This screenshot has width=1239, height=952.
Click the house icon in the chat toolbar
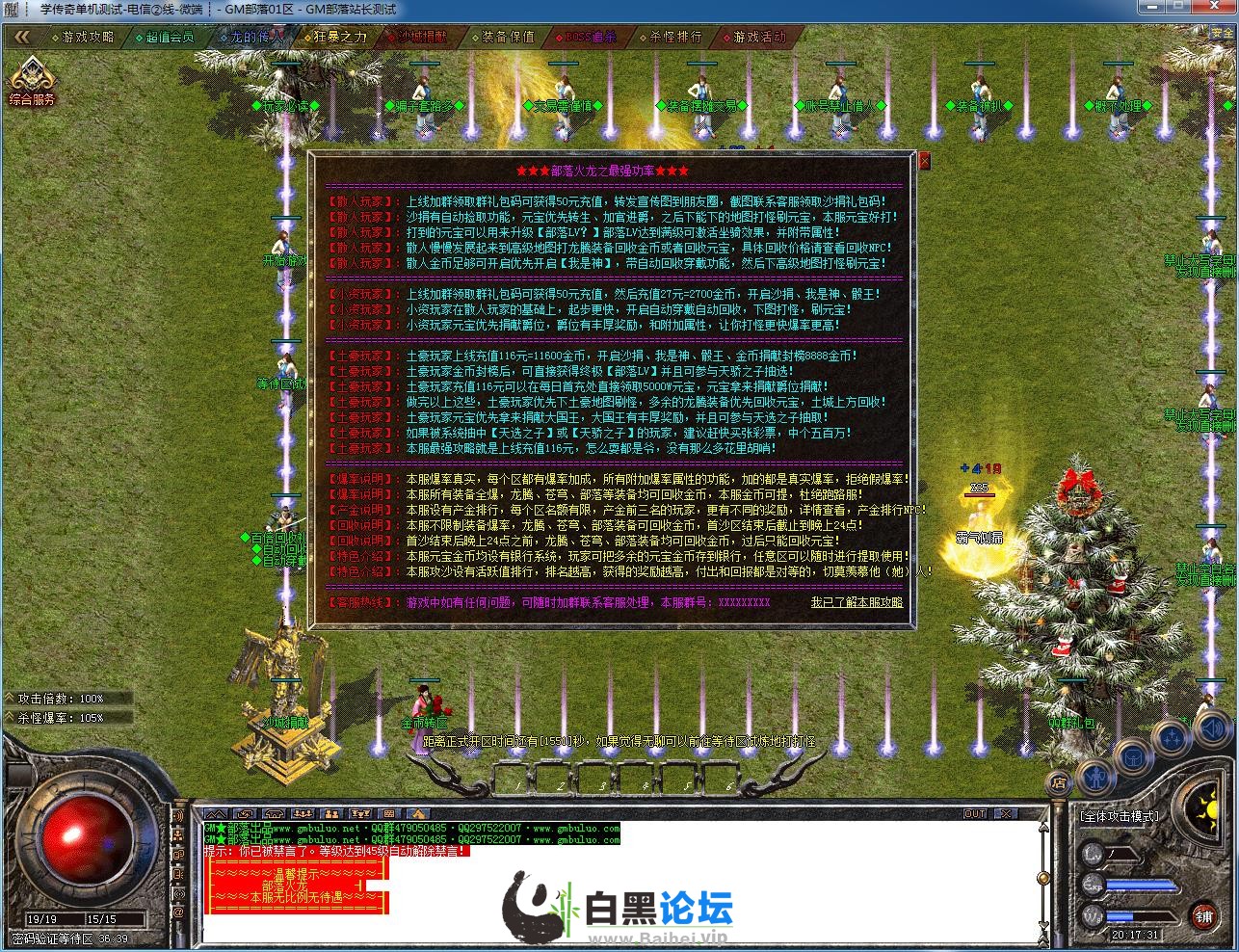[x=274, y=814]
